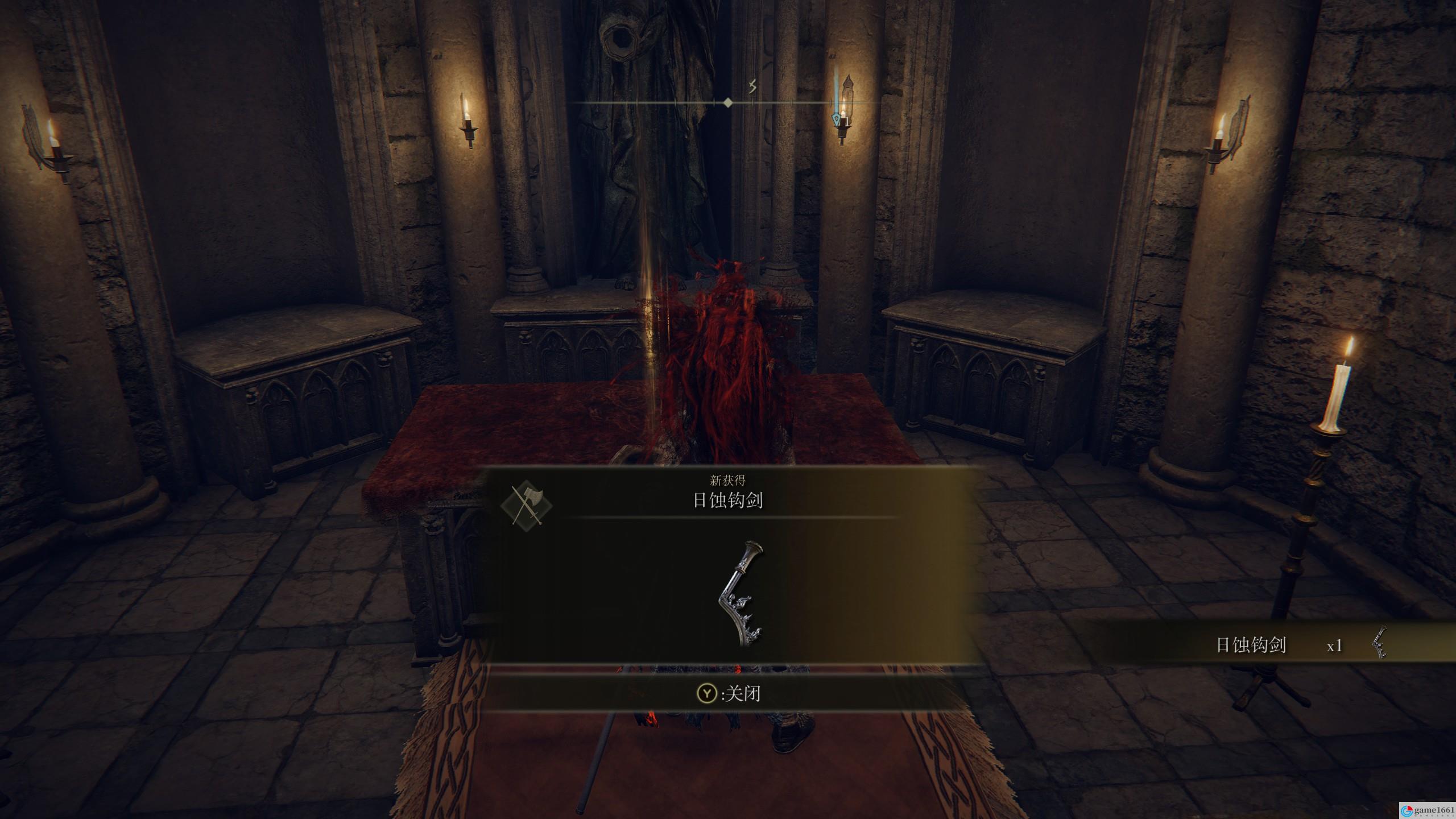Click the compass bar's diamond marker

point(727,103)
